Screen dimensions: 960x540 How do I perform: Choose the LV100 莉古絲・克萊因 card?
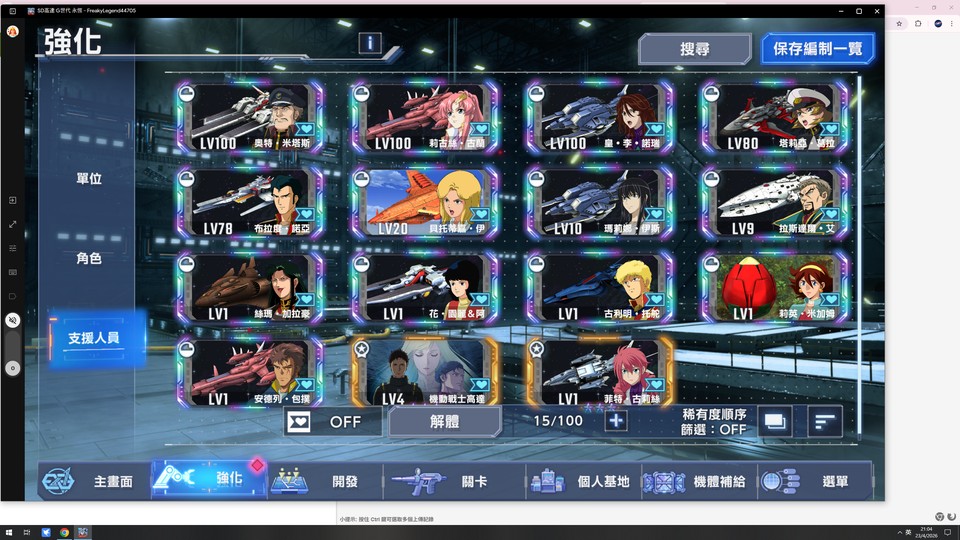pos(425,118)
